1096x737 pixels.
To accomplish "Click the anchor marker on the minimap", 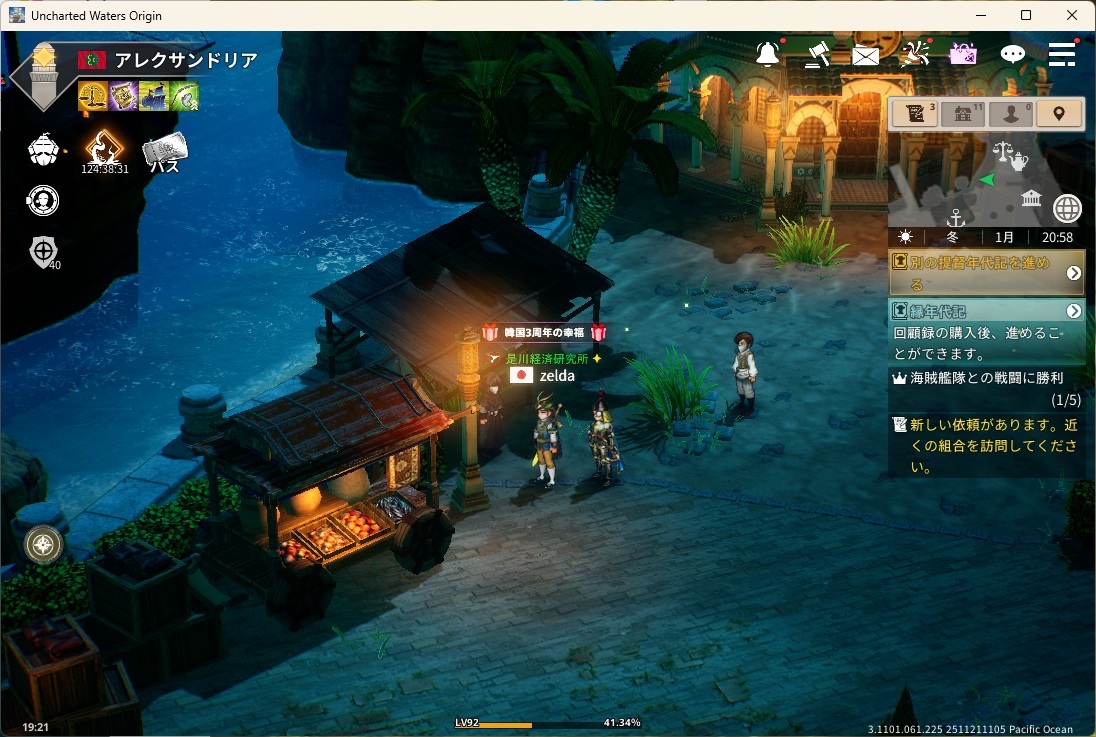I will [955, 217].
